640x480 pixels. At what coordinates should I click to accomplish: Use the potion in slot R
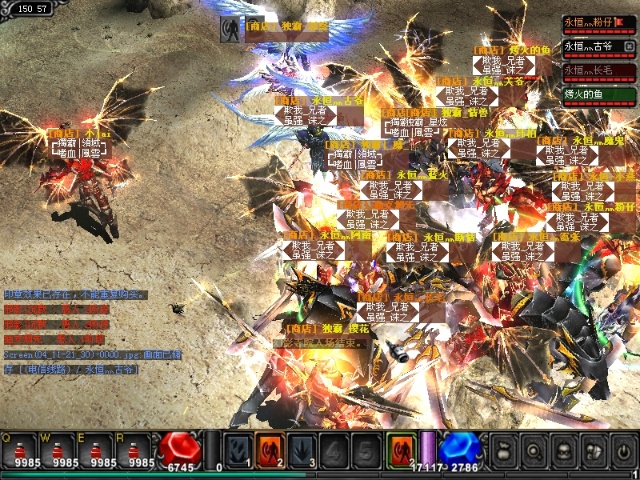tap(134, 451)
